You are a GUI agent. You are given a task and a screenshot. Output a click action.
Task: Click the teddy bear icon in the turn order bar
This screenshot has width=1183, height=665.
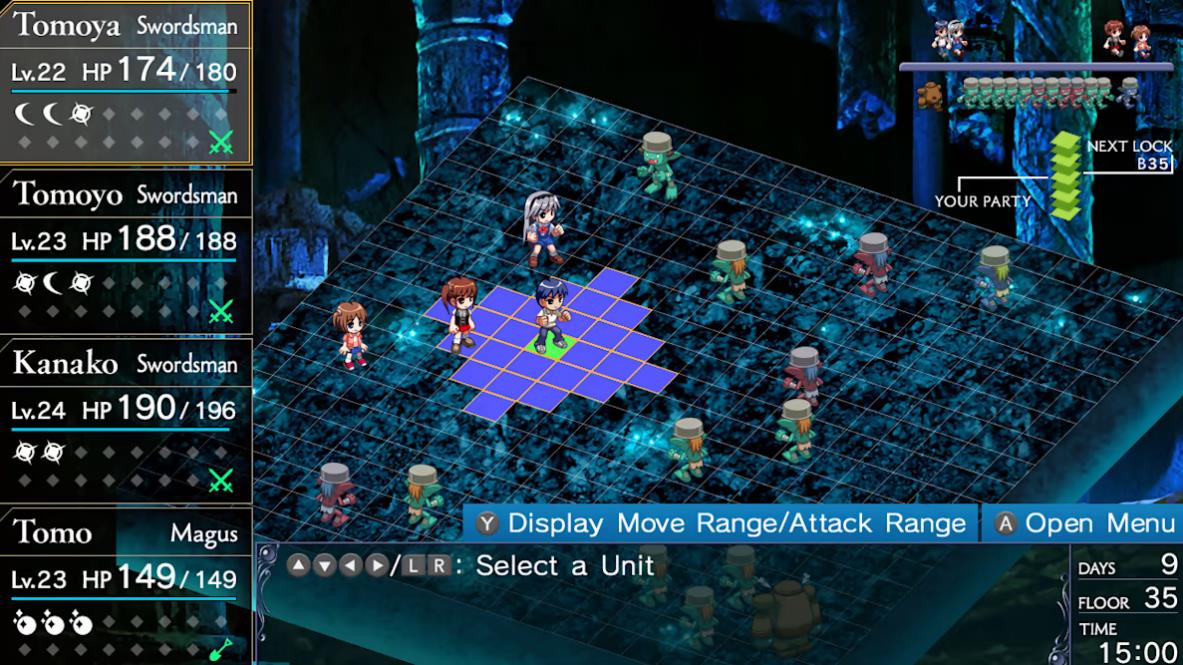[932, 95]
